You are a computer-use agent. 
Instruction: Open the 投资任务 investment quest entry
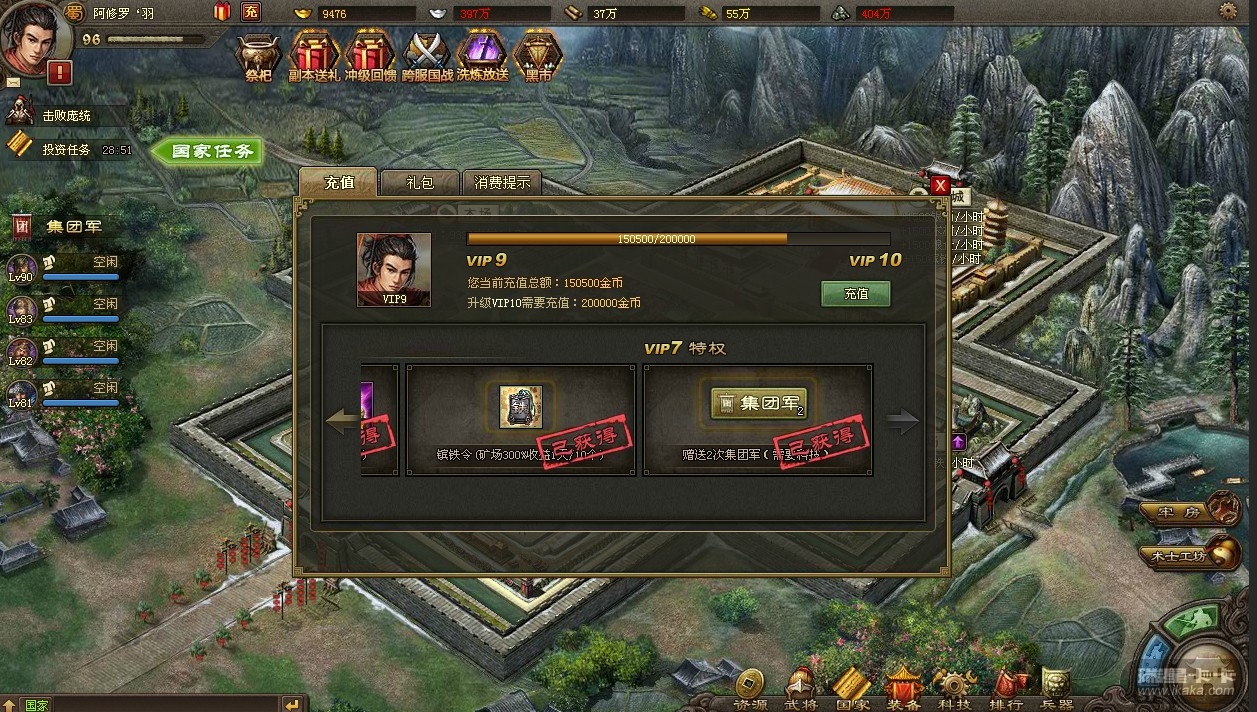[x=65, y=150]
